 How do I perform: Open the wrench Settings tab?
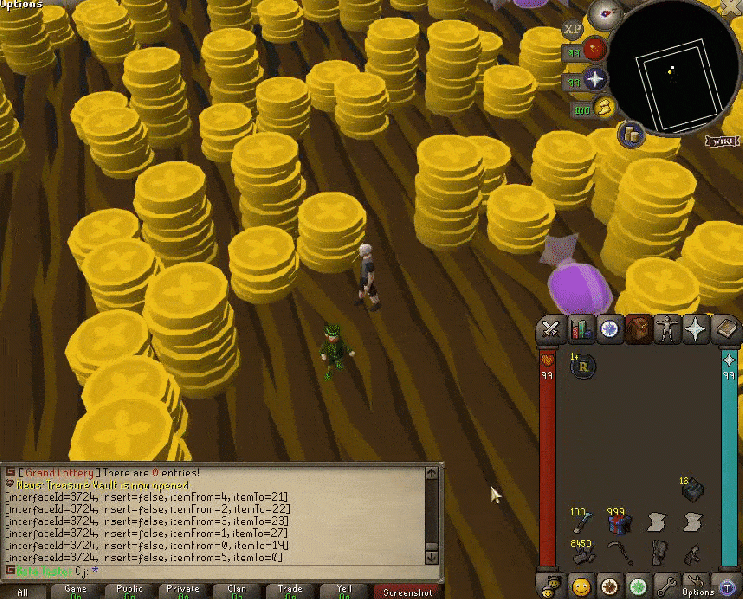coord(666,585)
